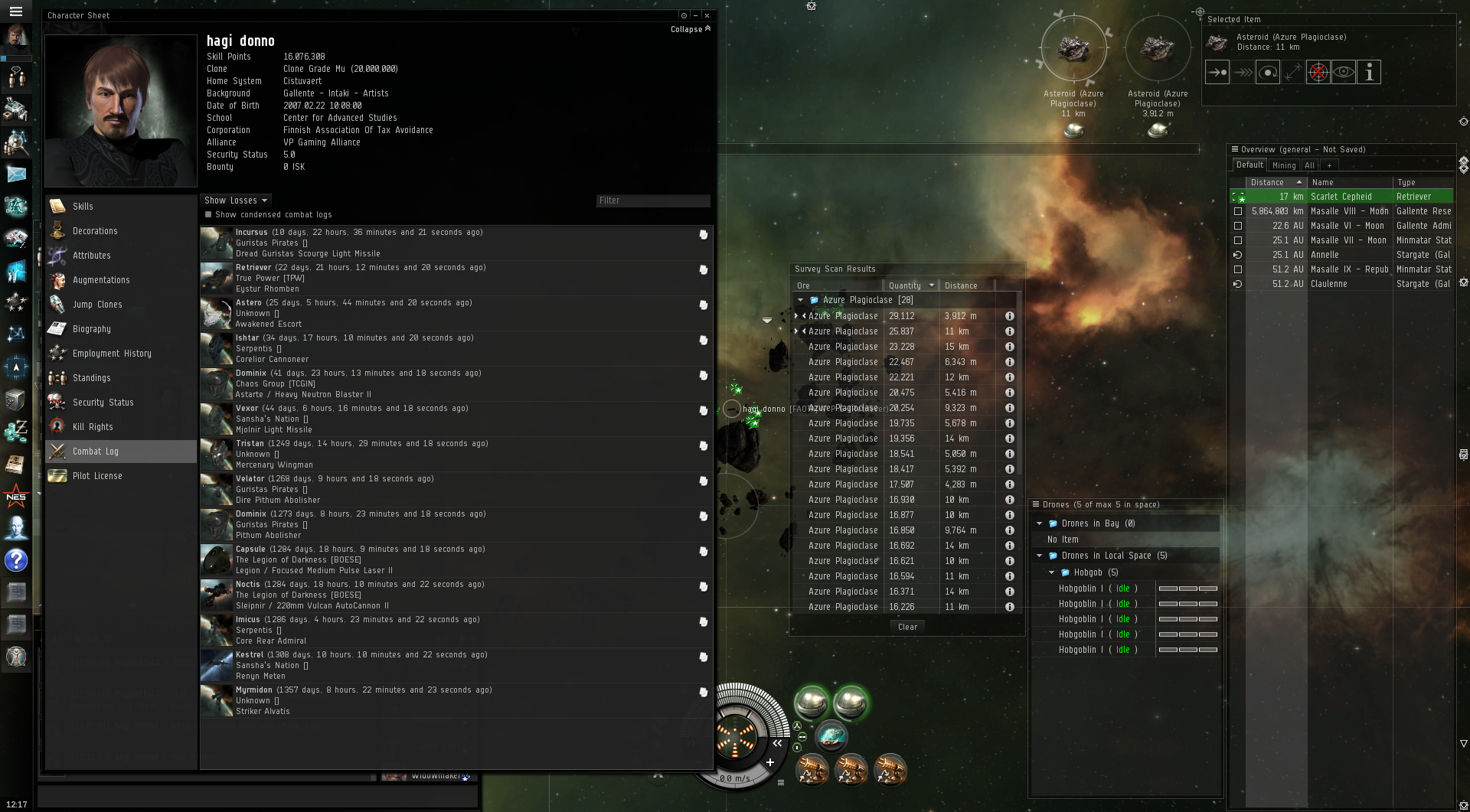
Task: Switch to the Mining overview tab
Action: [x=1284, y=165]
